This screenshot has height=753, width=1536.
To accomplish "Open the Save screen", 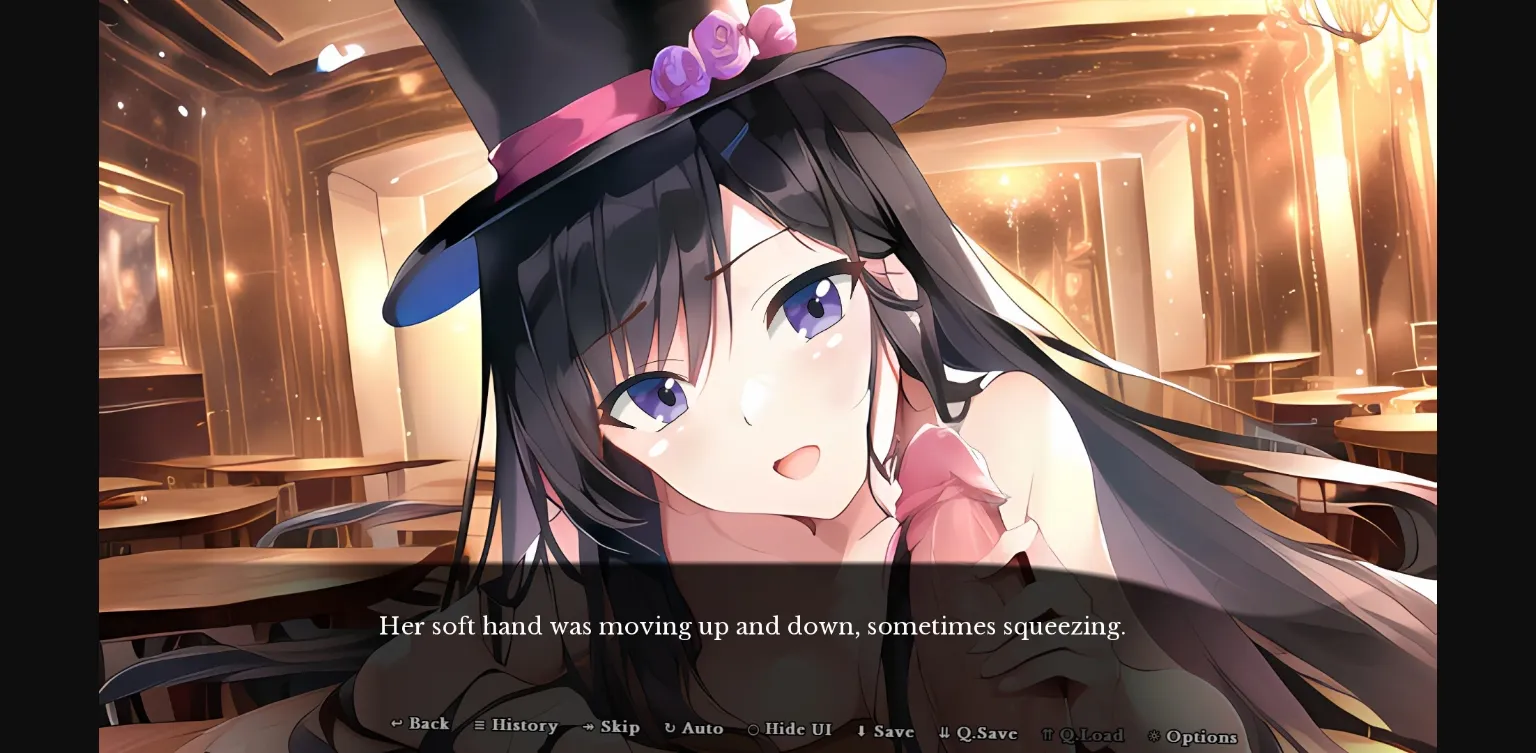I will tap(888, 730).
